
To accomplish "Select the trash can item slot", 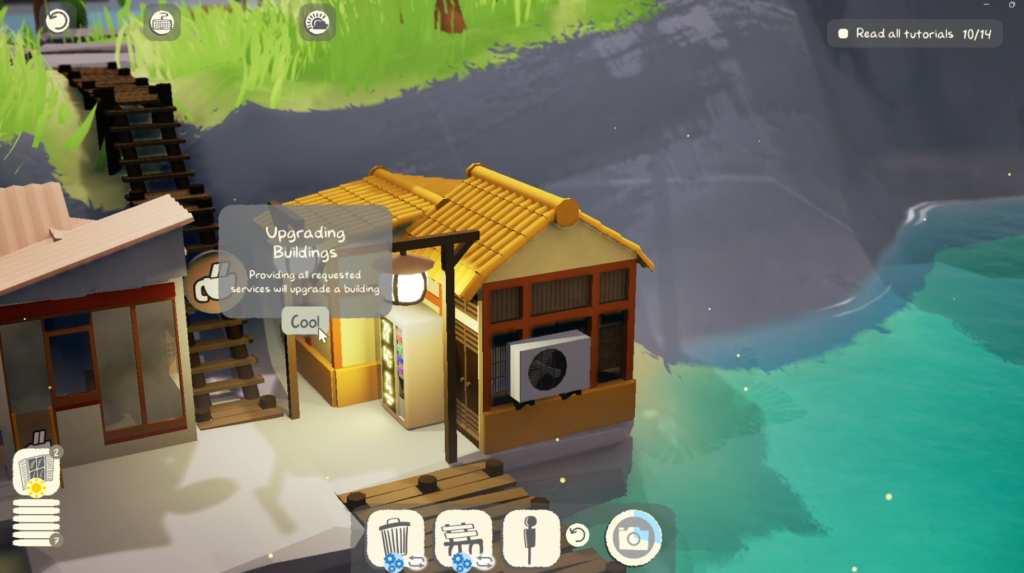I will (x=396, y=539).
